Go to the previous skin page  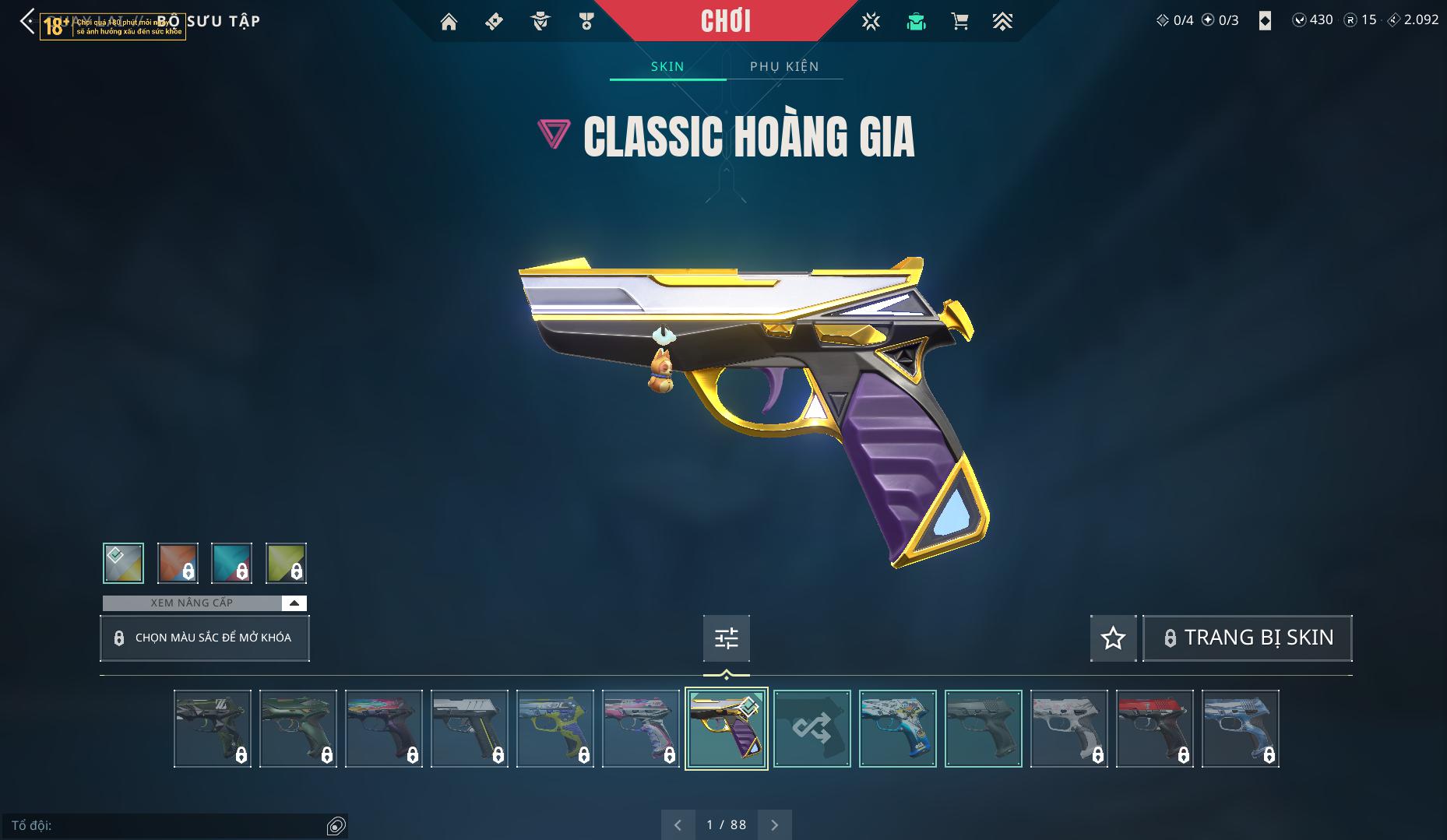click(678, 824)
